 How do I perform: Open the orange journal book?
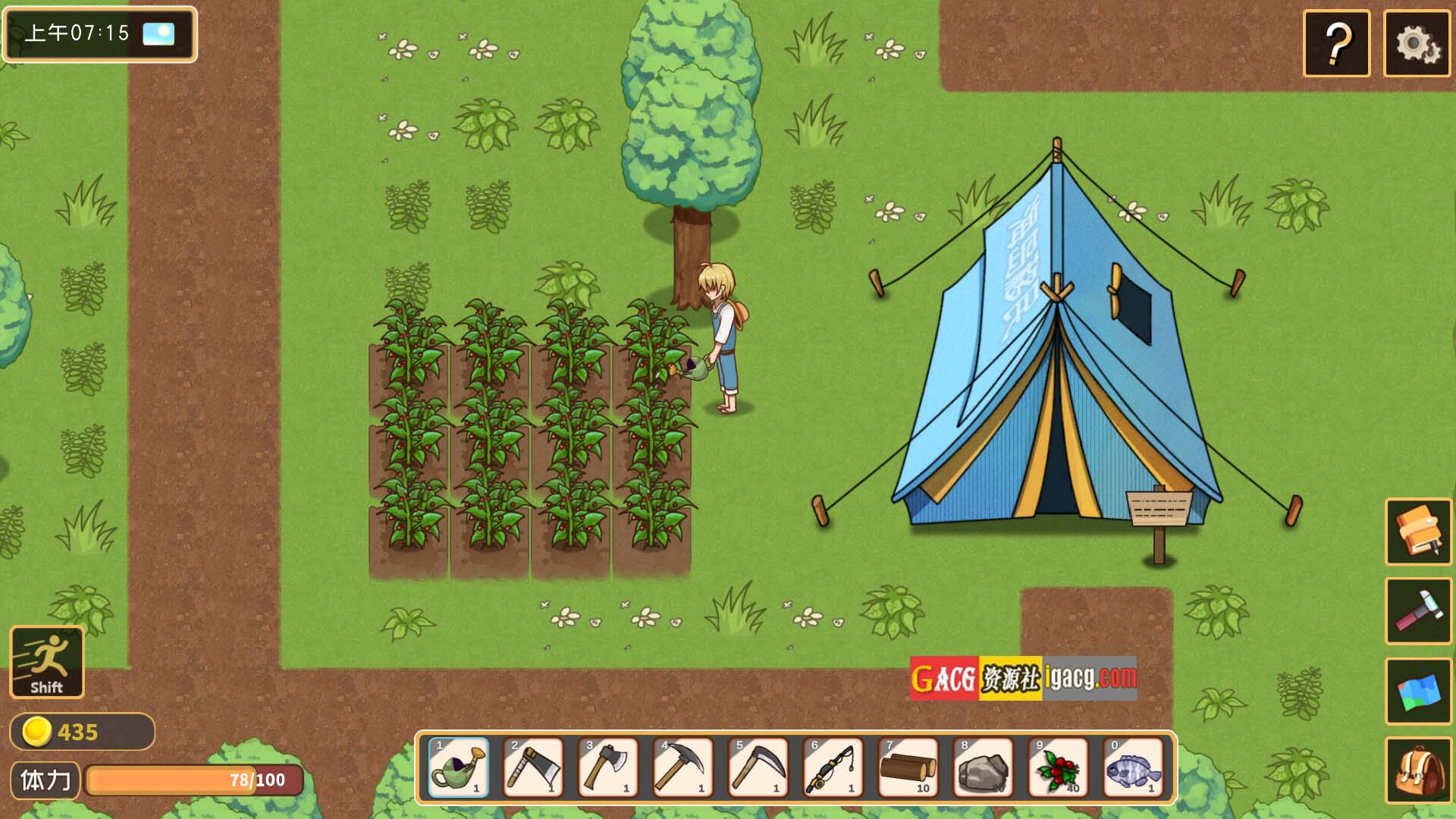[x=1418, y=532]
